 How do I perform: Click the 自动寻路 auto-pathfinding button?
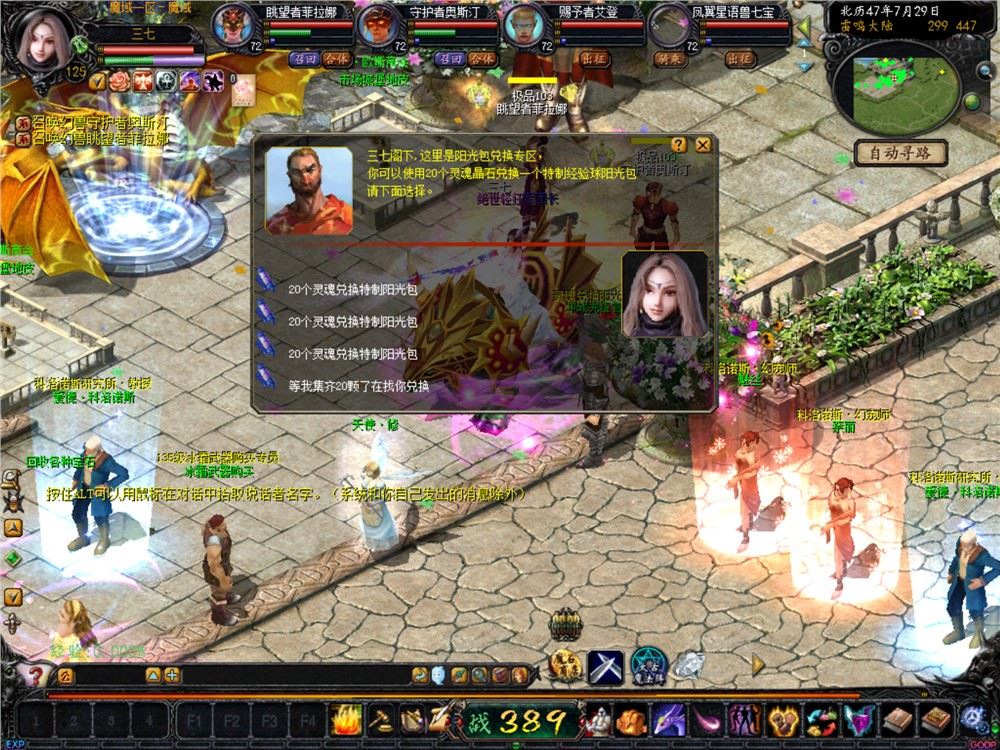tap(901, 153)
